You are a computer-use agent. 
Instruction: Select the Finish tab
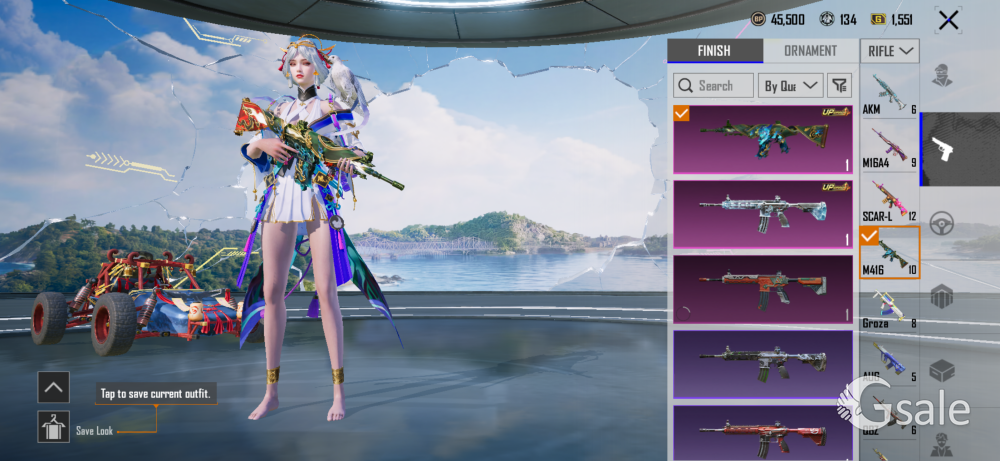[x=714, y=51]
